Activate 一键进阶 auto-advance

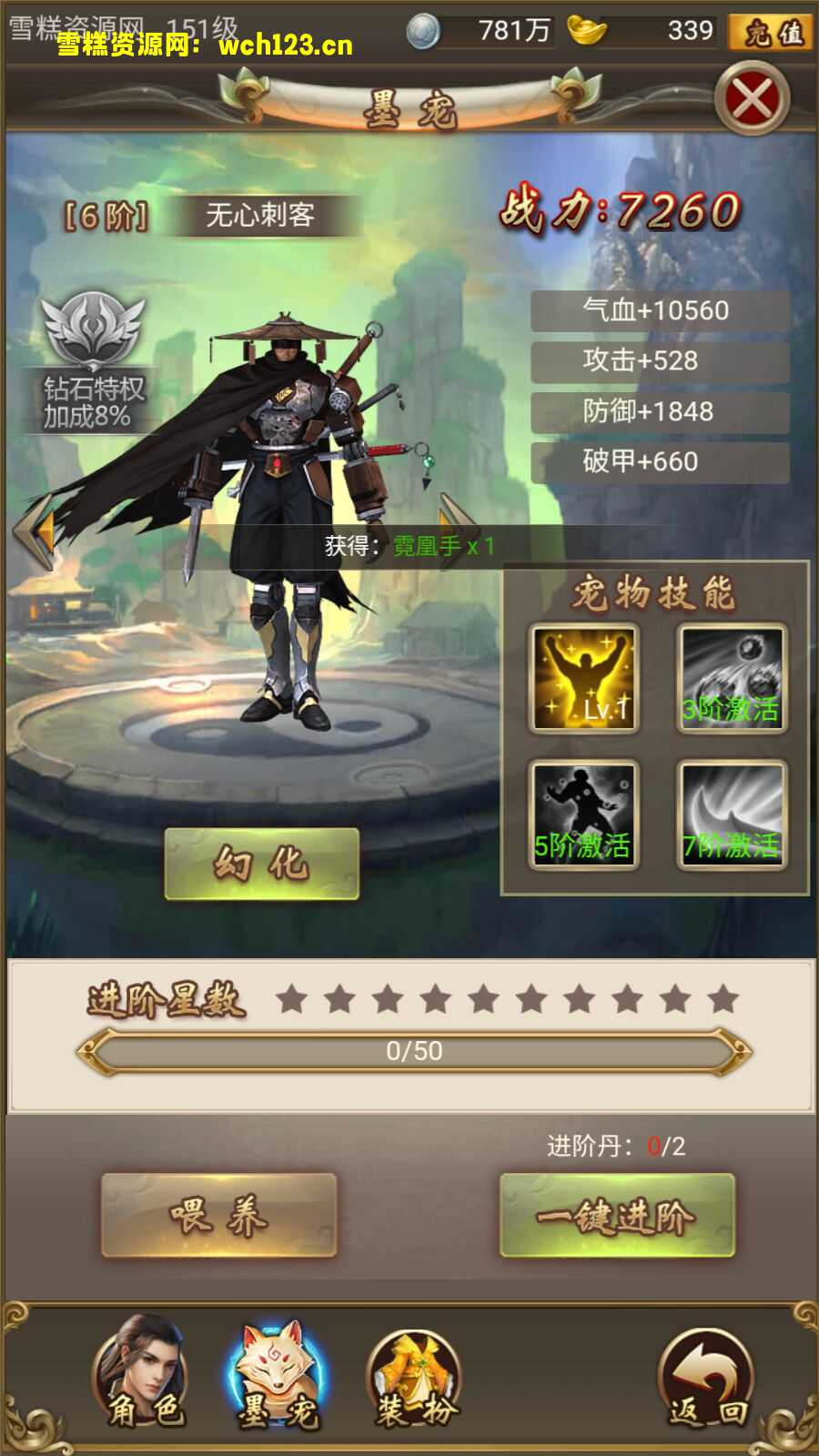(617, 1216)
